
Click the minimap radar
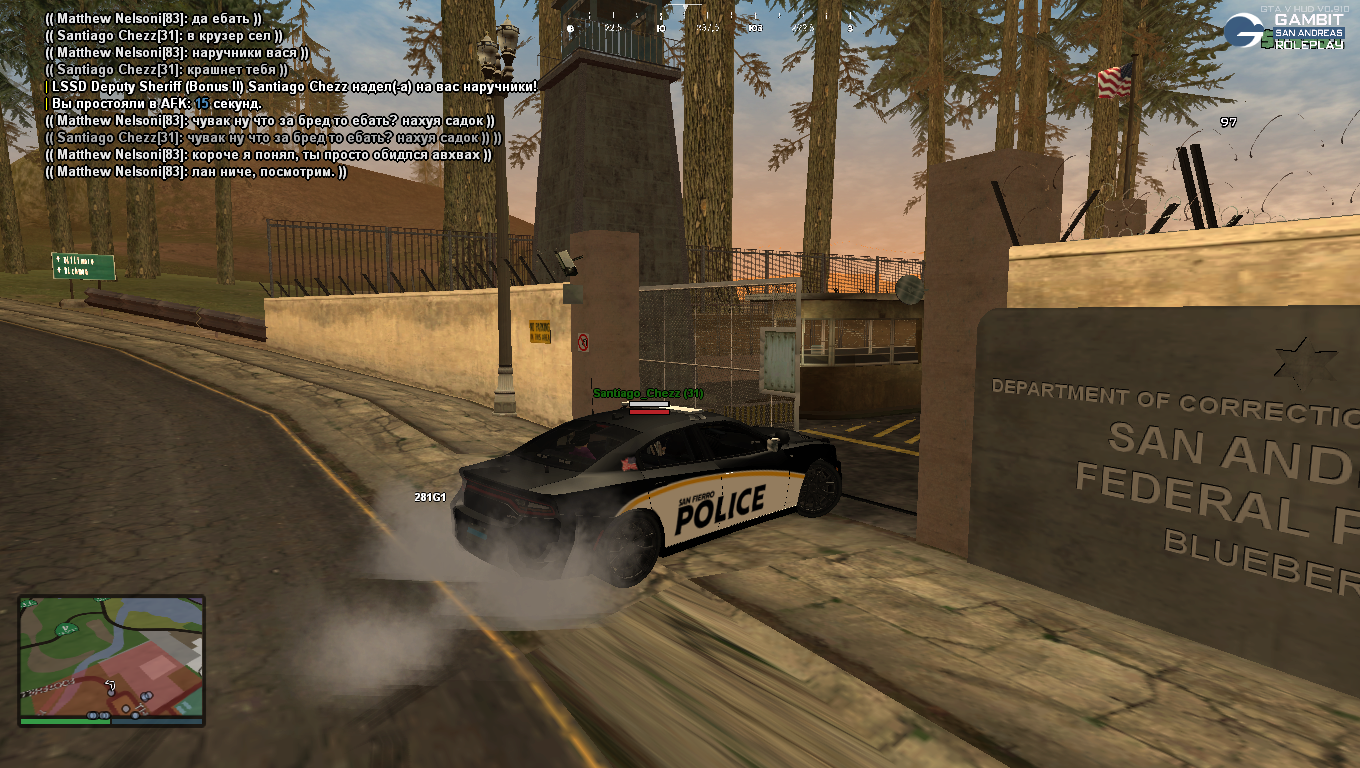coord(111,659)
